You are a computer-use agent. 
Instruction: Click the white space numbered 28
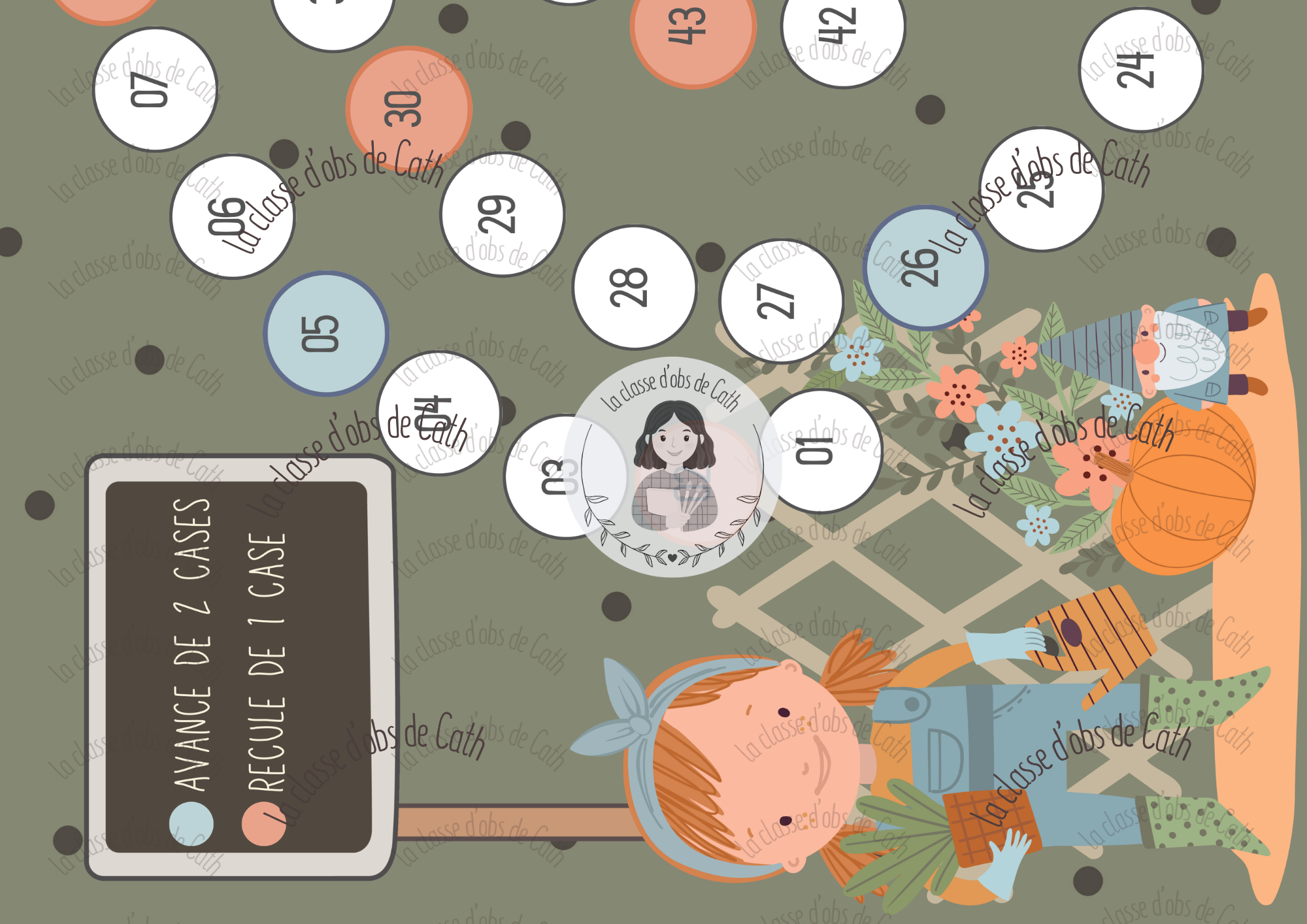coord(634,288)
